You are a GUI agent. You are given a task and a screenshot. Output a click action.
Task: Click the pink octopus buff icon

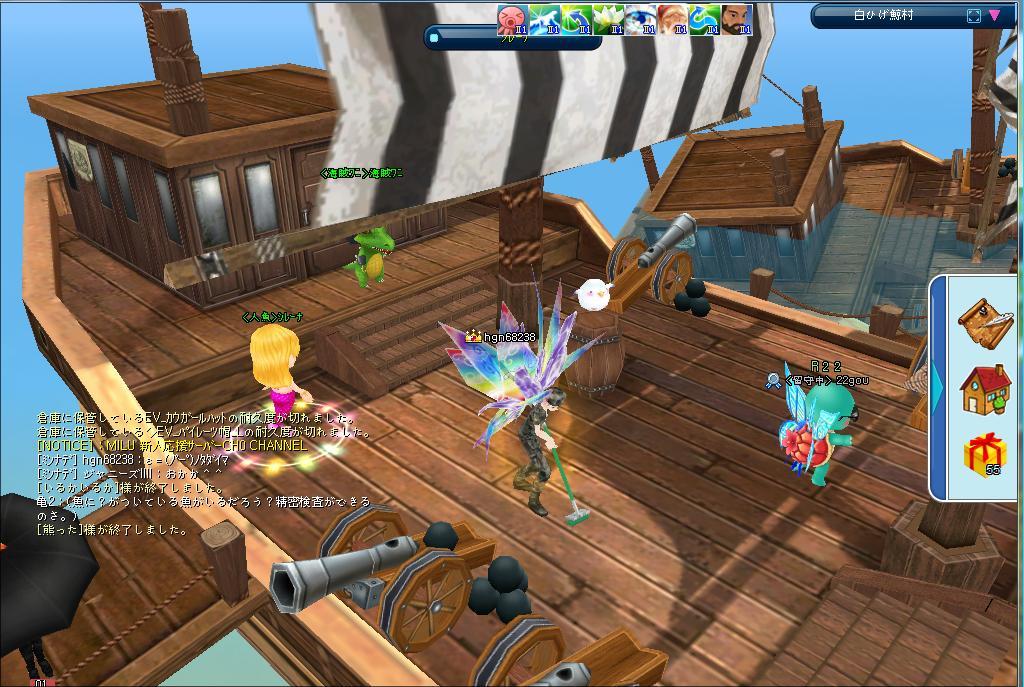pyautogui.click(x=513, y=19)
